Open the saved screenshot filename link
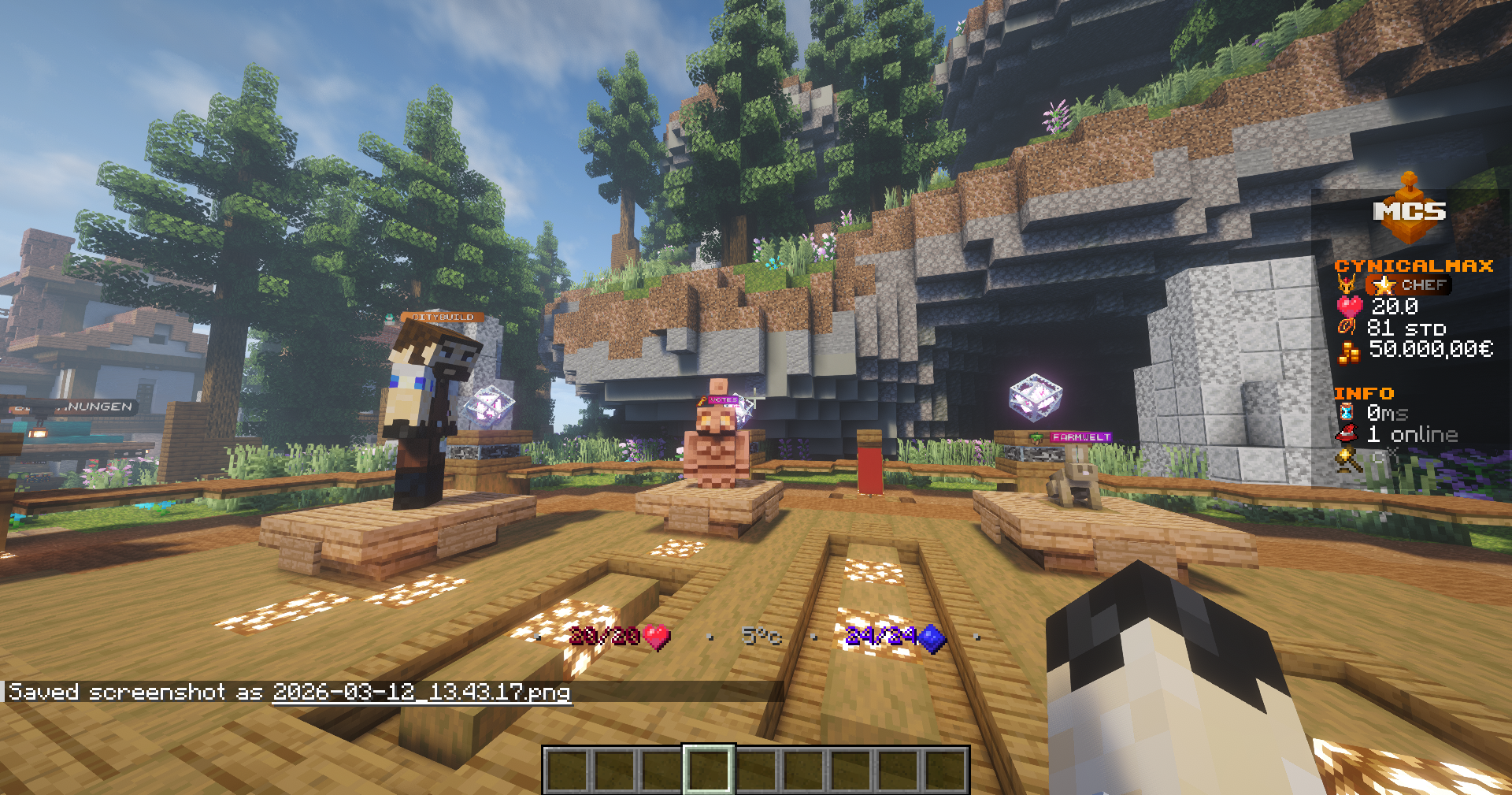 click(x=421, y=693)
